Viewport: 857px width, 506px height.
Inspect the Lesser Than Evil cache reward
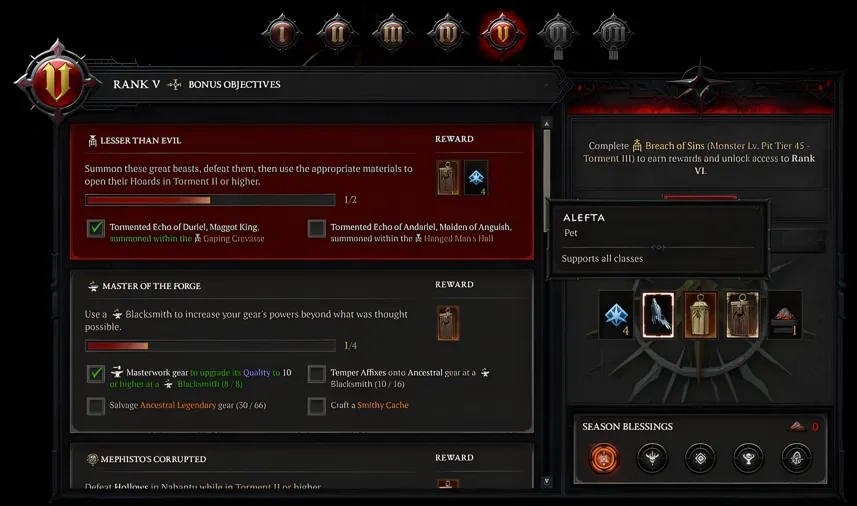pyautogui.click(x=448, y=178)
